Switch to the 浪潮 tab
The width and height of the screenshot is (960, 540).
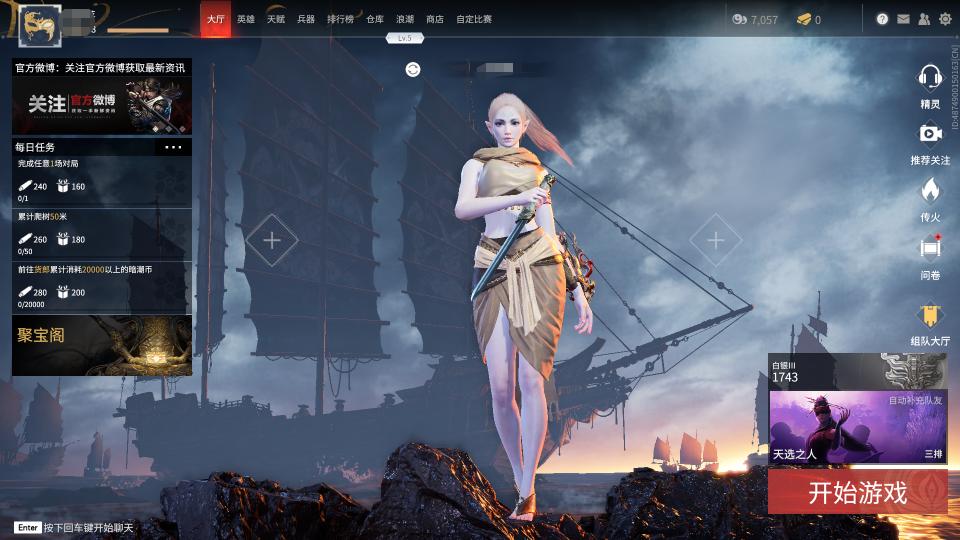click(x=405, y=19)
